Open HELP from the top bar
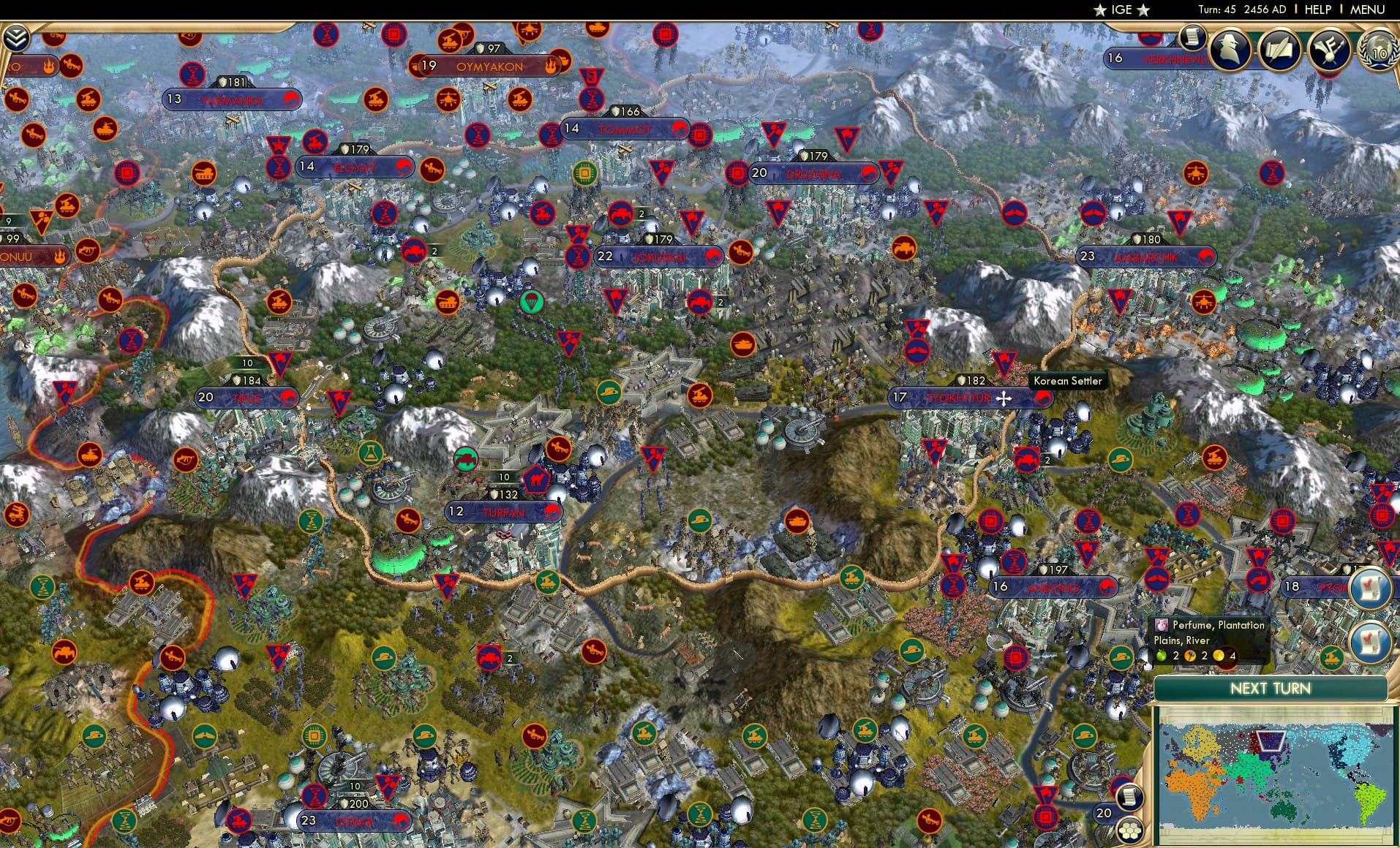Screen dimensions: 1400x848 [x=1317, y=10]
